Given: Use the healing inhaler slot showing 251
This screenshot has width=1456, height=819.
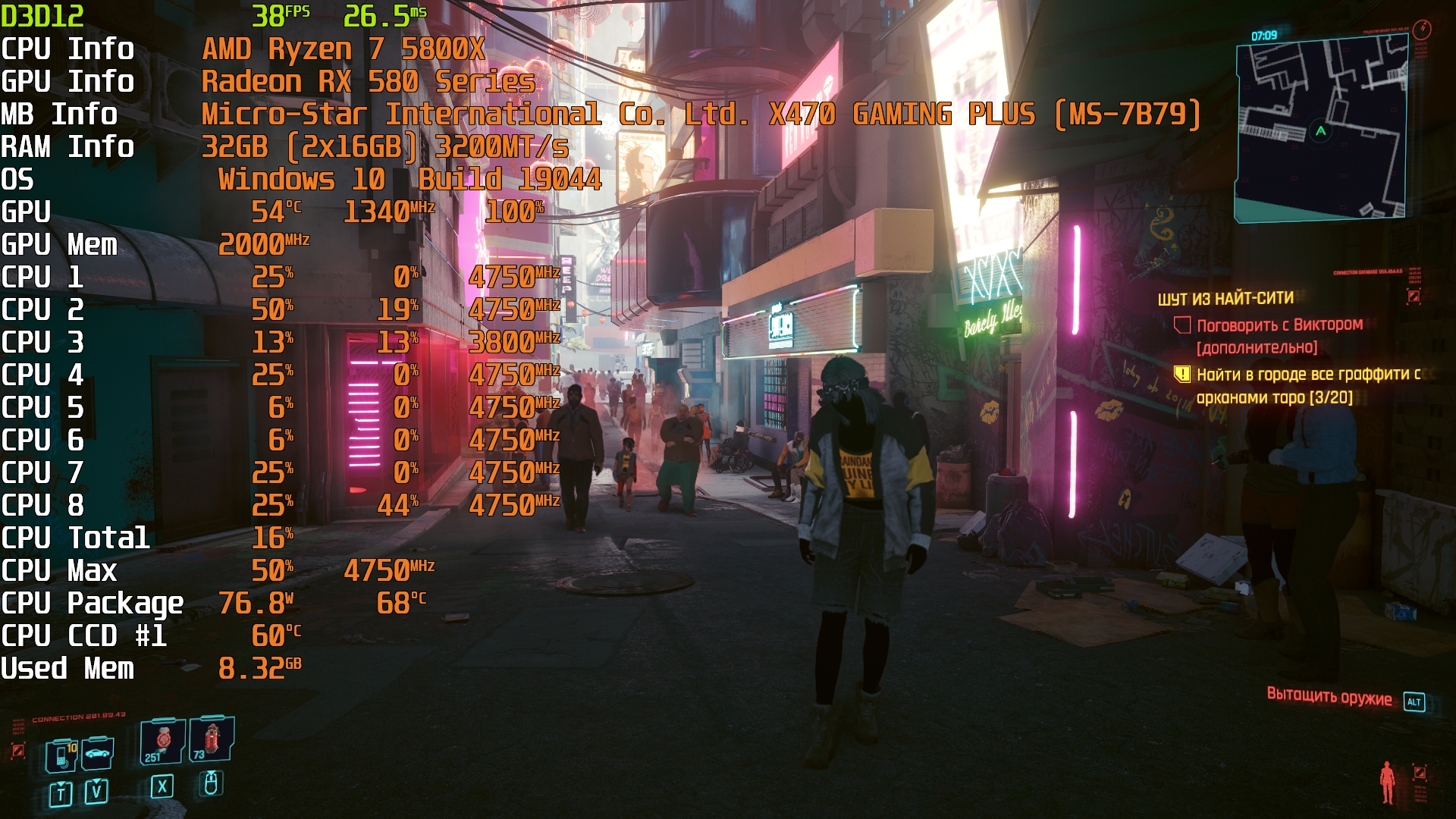Looking at the screenshot, I should pyautogui.click(x=162, y=741).
